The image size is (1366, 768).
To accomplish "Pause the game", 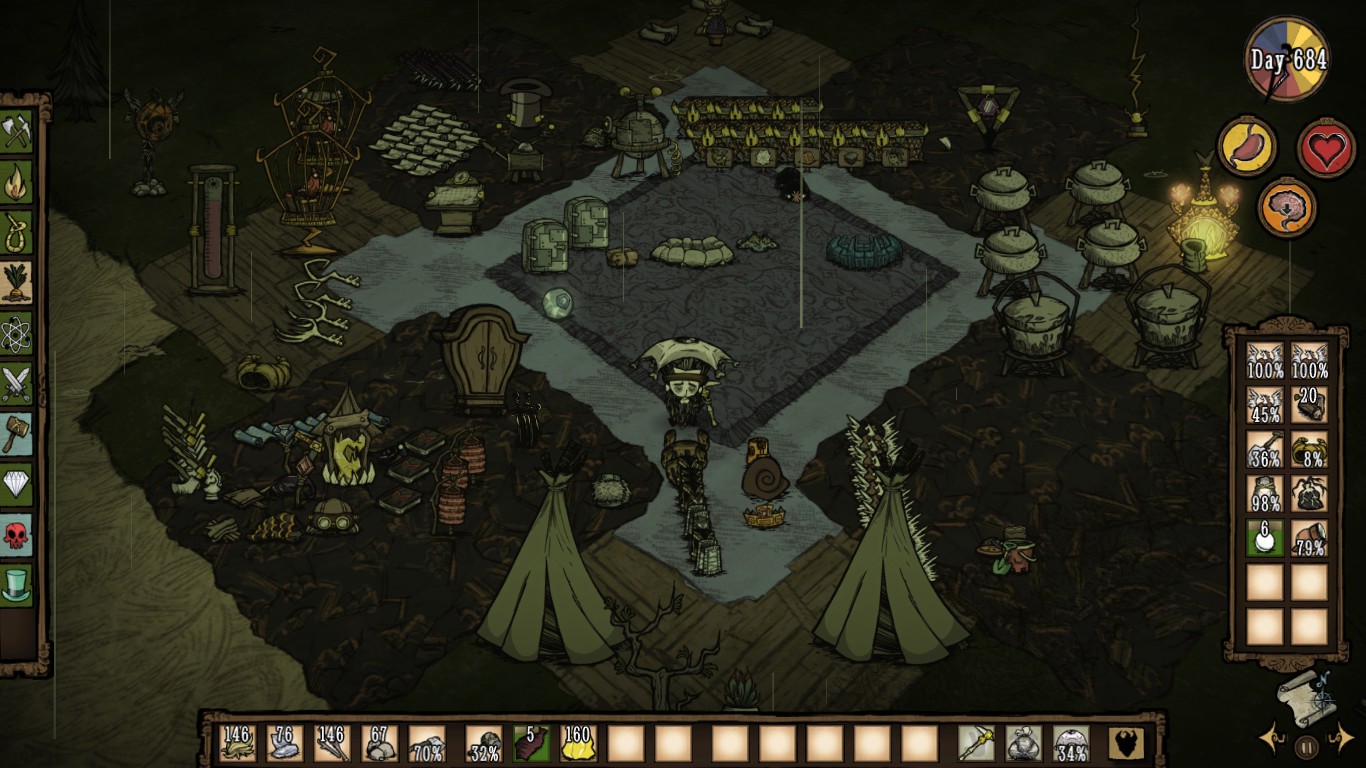I will pos(1306,745).
